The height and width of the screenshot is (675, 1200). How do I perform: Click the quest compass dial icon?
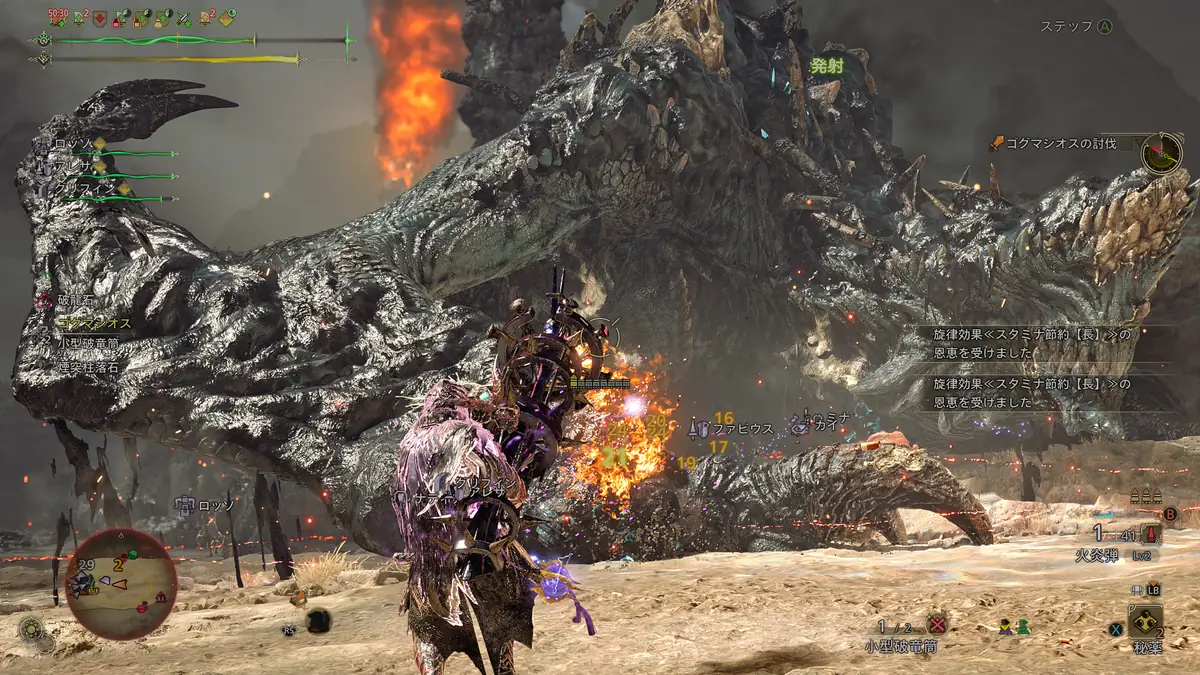click(x=1162, y=153)
